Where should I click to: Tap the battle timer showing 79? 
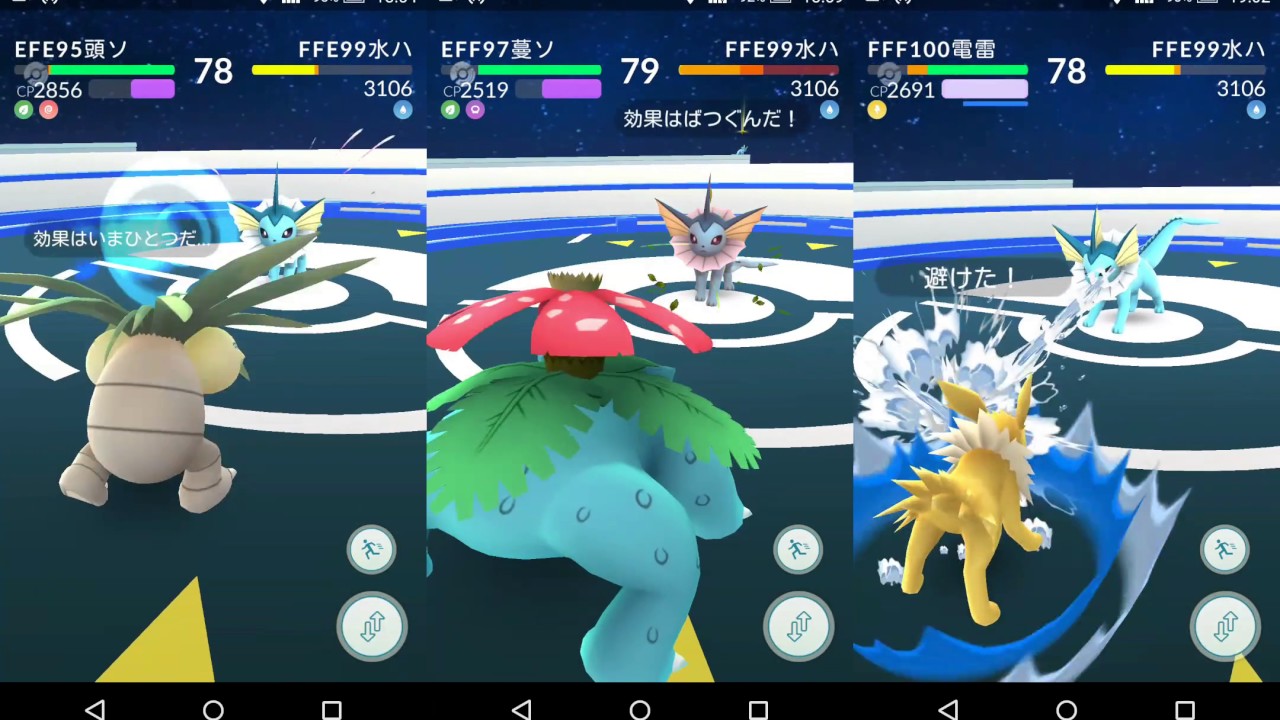click(x=641, y=72)
